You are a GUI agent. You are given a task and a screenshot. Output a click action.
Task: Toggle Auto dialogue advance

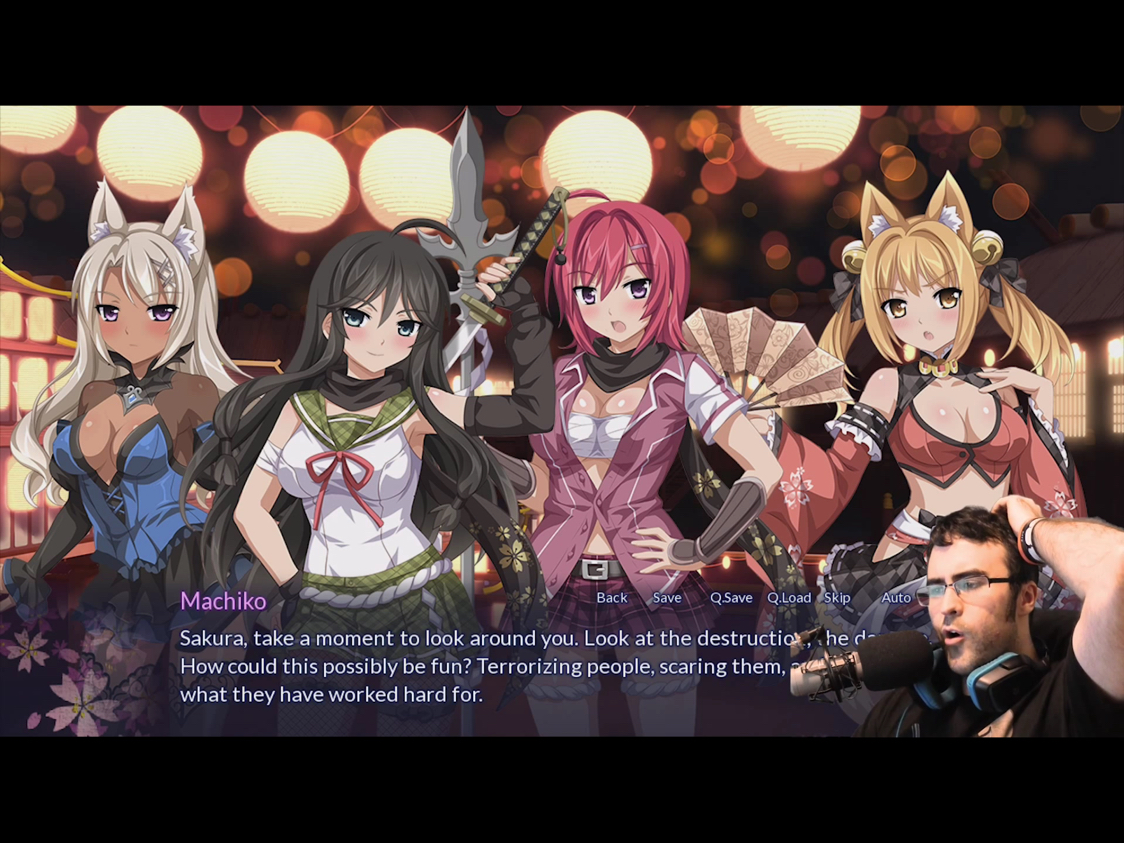(x=896, y=598)
